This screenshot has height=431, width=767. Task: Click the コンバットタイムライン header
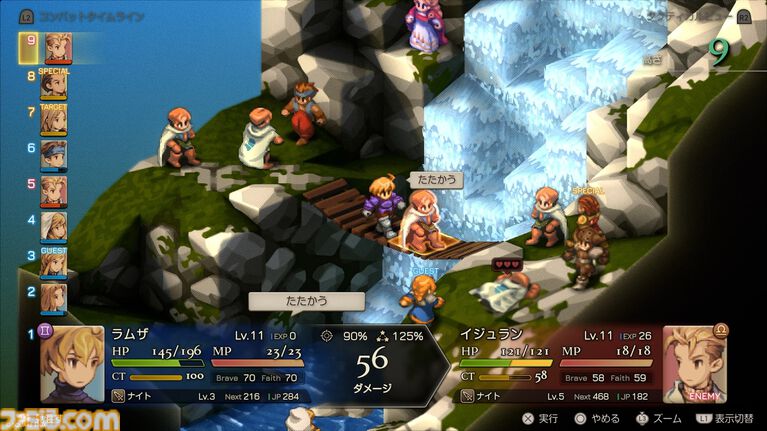pos(78,17)
